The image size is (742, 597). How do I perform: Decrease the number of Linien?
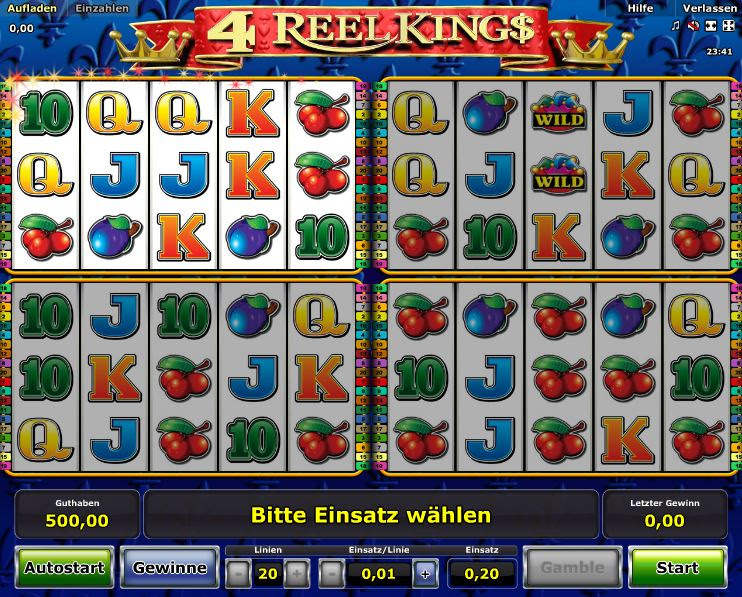coord(238,574)
